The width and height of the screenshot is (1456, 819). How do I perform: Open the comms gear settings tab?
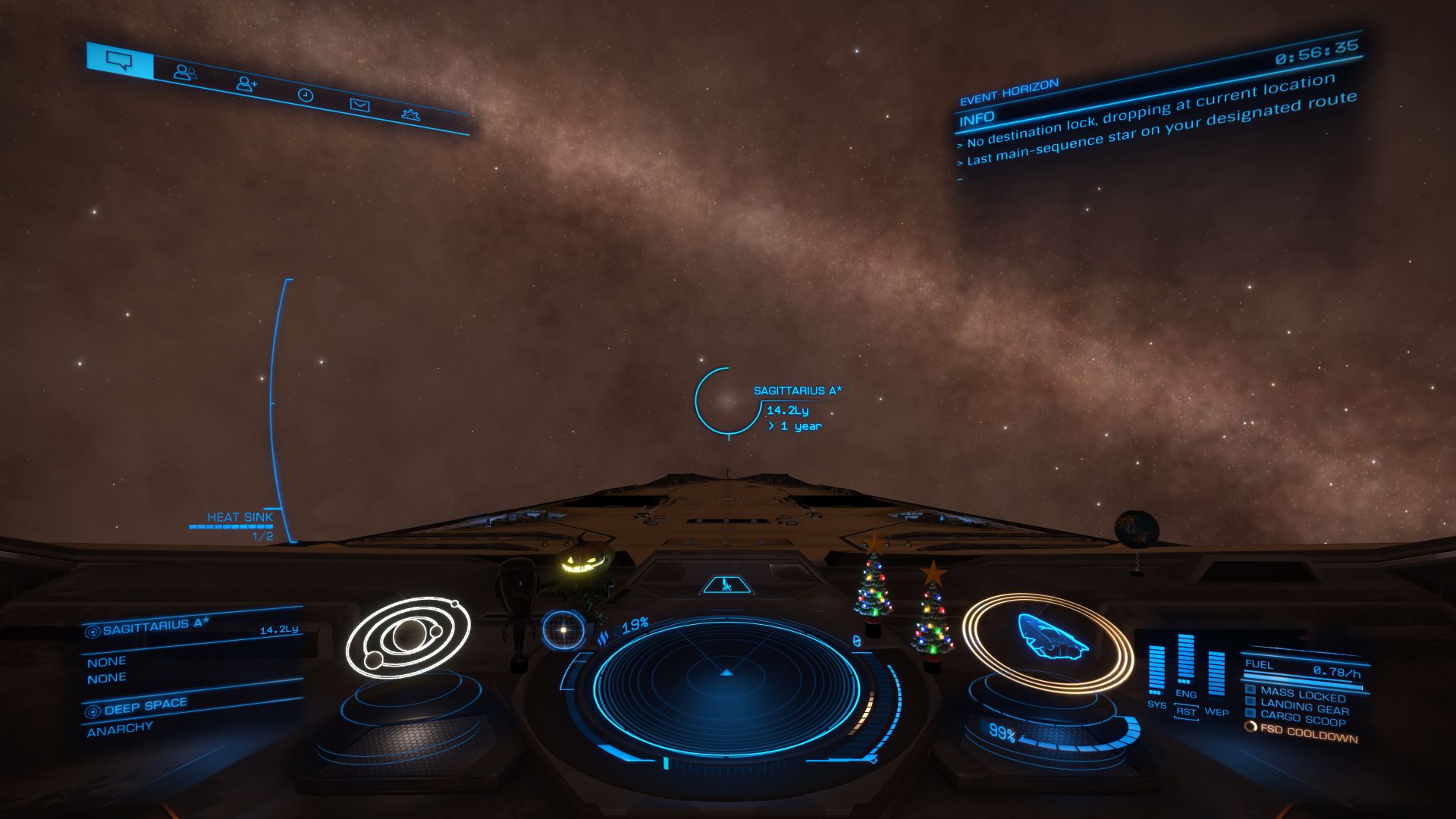point(410,115)
